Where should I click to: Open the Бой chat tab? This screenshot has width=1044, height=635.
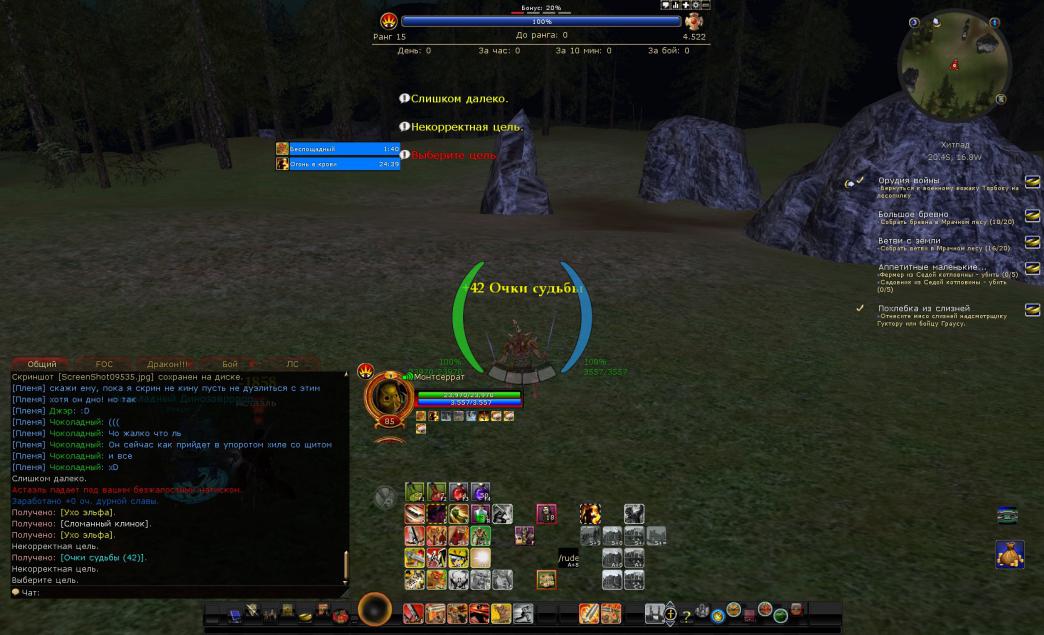pyautogui.click(x=229, y=364)
